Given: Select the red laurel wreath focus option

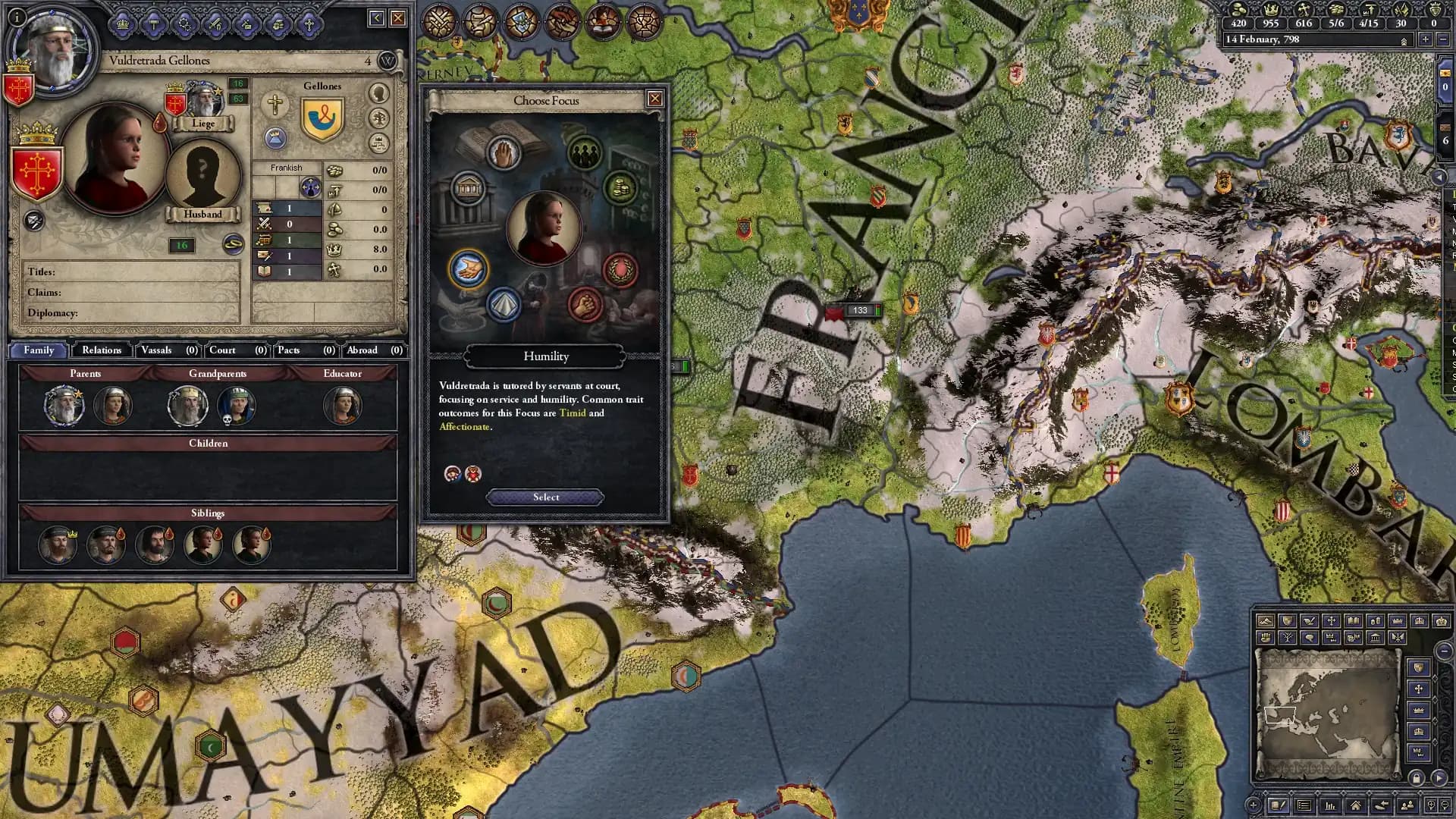Looking at the screenshot, I should pyautogui.click(x=620, y=270).
